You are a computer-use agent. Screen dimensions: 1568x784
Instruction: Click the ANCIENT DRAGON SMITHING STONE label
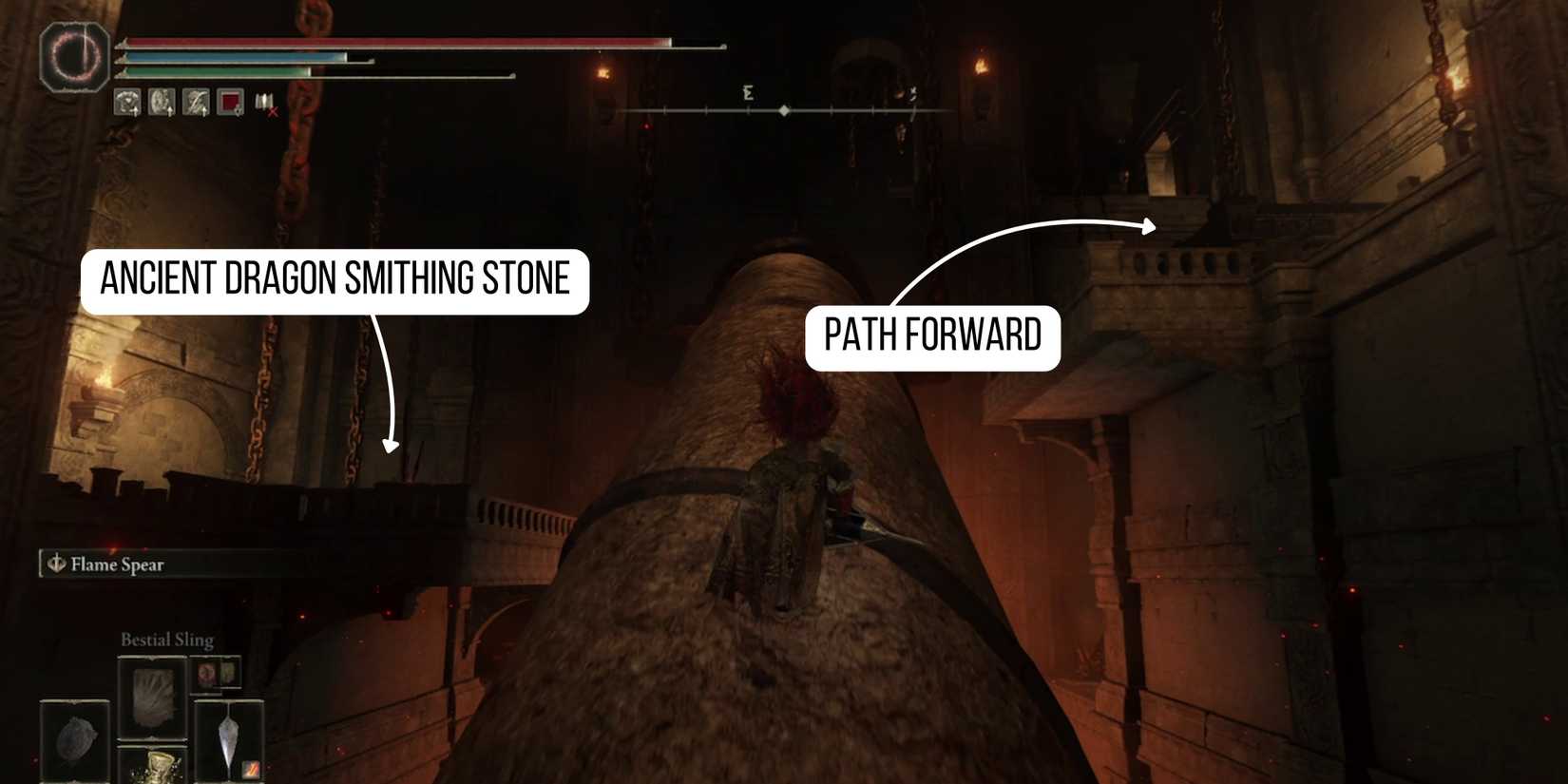click(336, 278)
